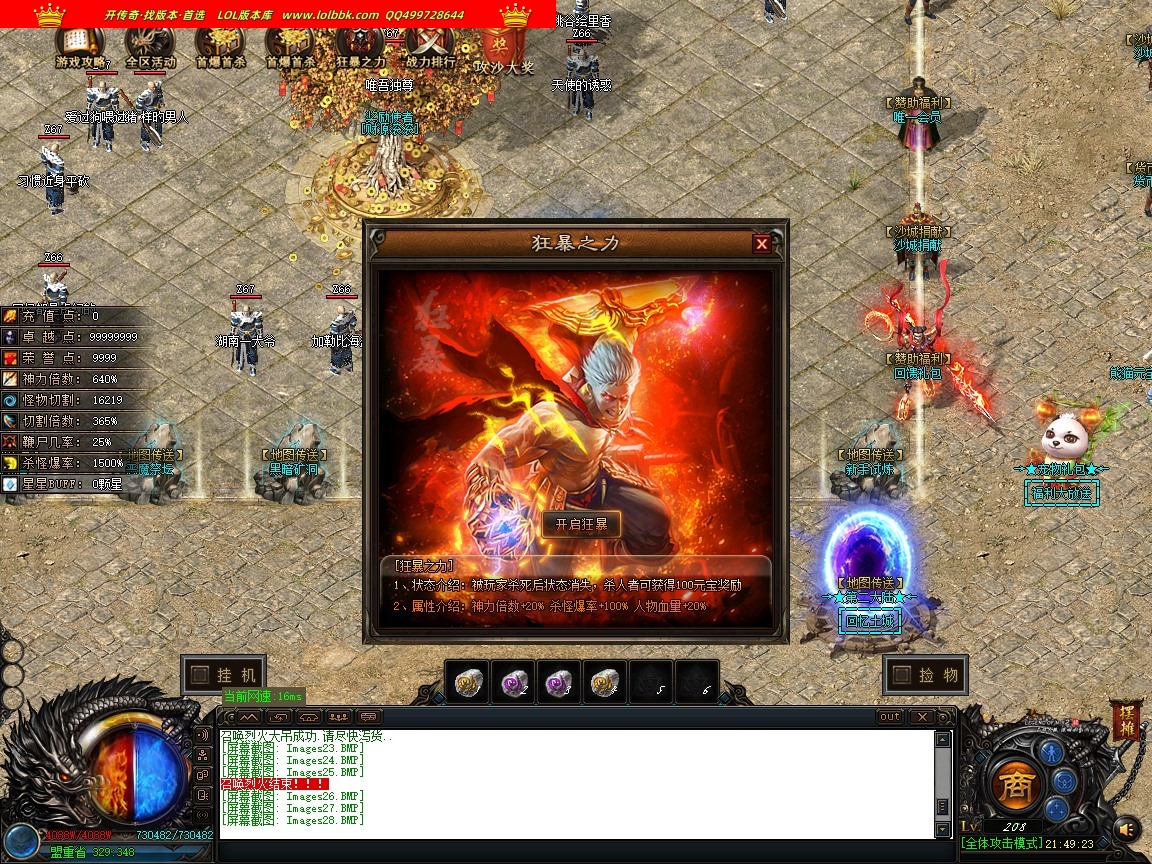Open the 游戏攻略 guide icon
Viewport: 1152px width, 864px height.
pos(80,46)
